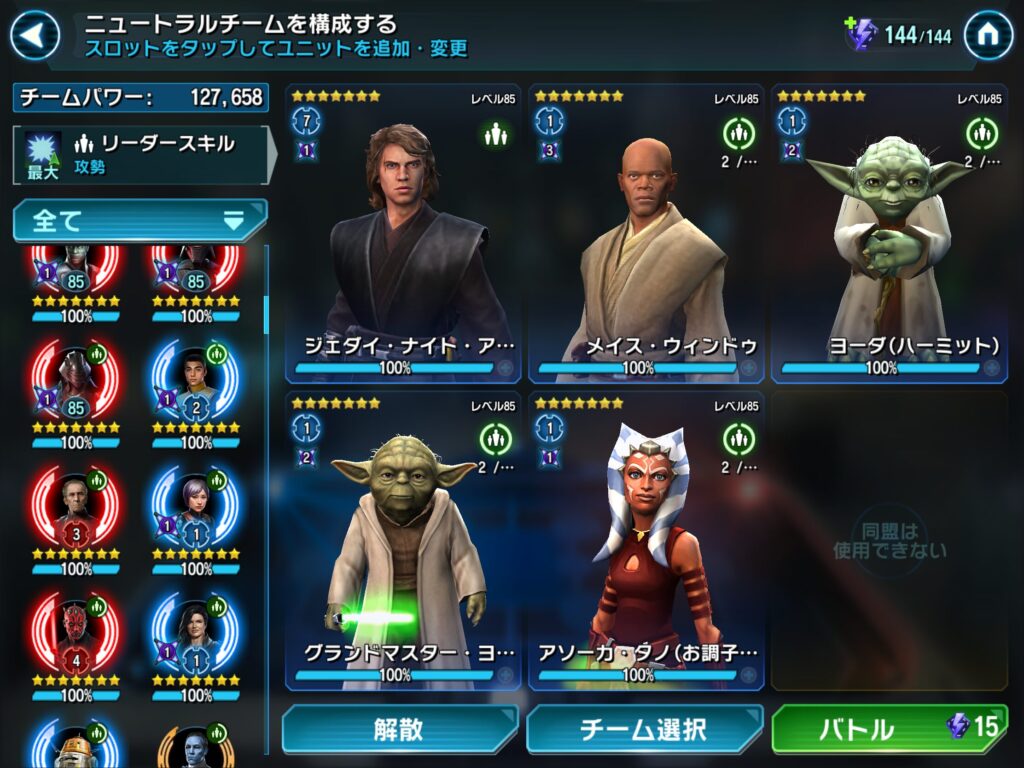Return to the home screen
This screenshot has height=768, width=1024.
pyautogui.click(x=988, y=36)
